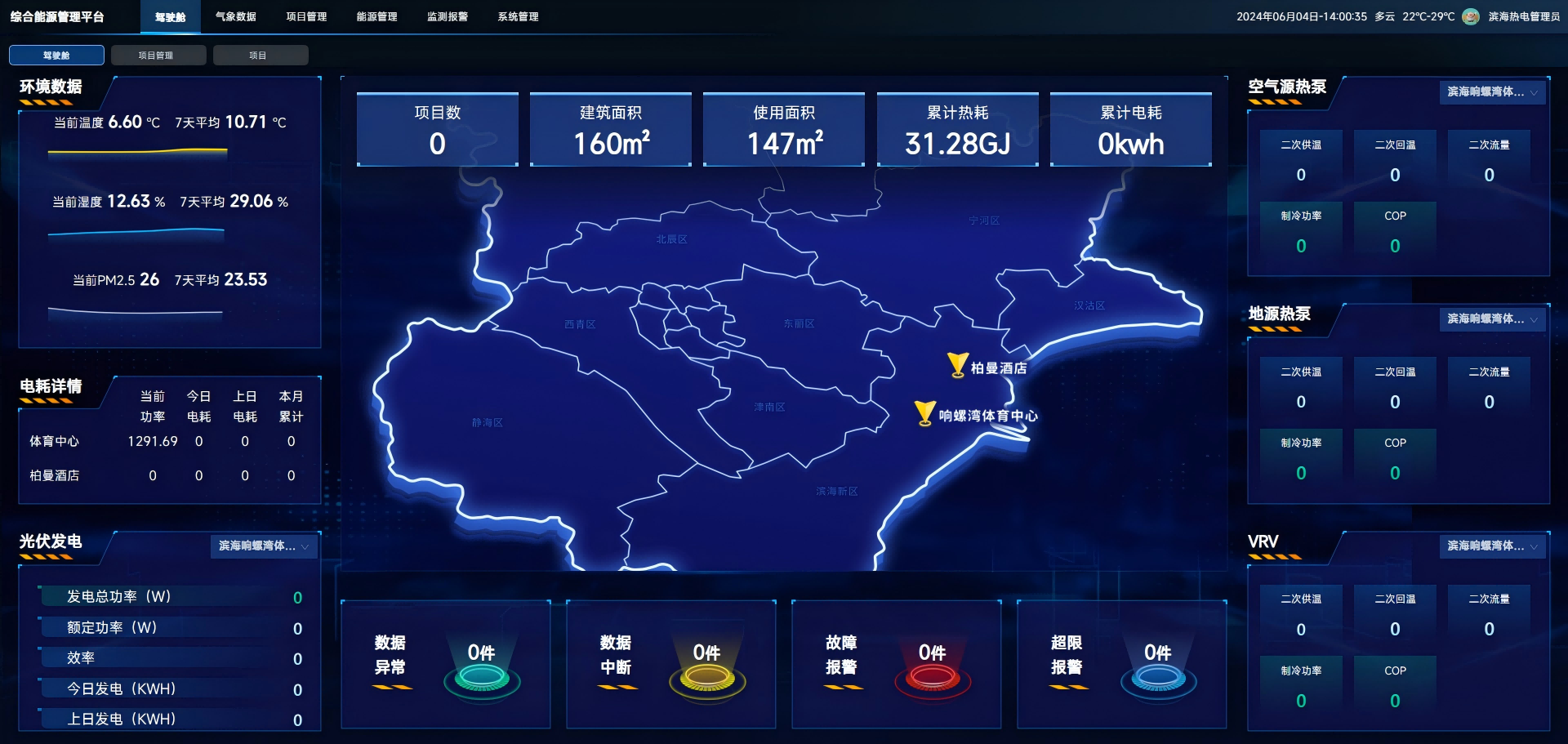
Task: Select the 柏曼酒店 map marker
Action: 957,364
